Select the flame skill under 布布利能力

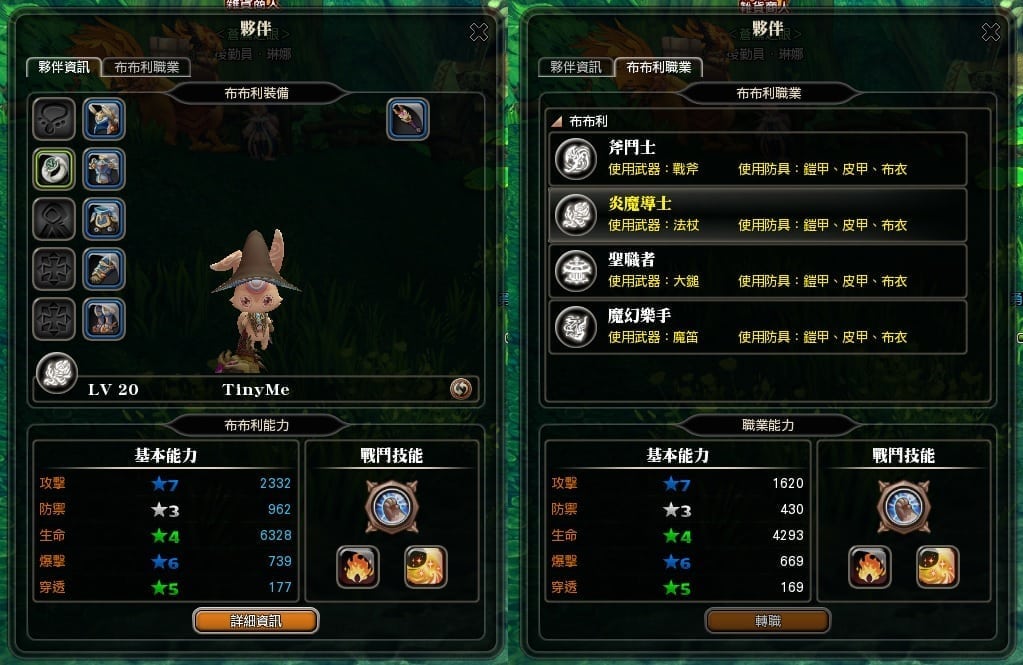(357, 567)
